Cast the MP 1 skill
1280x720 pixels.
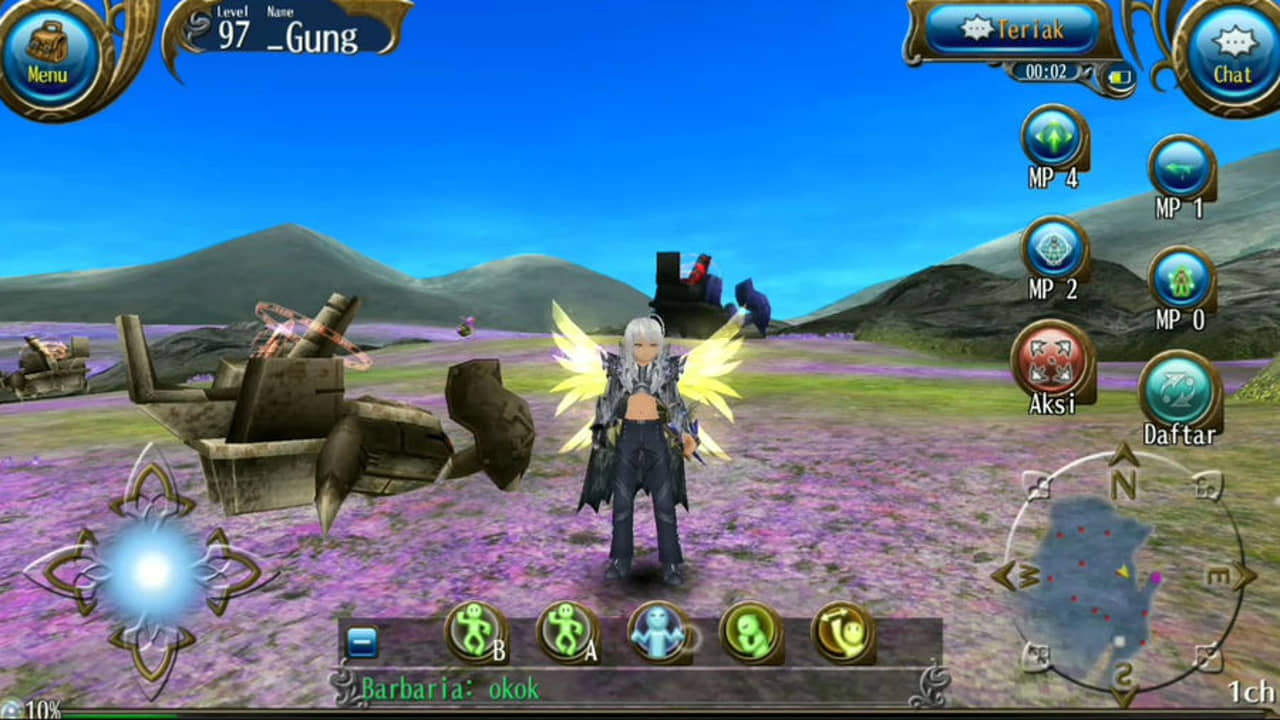(1180, 172)
